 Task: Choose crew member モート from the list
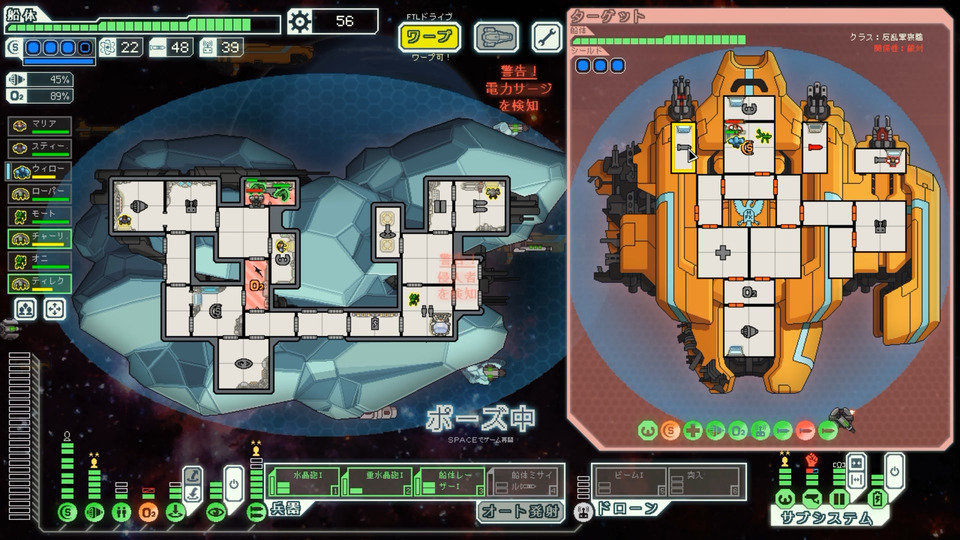click(39, 215)
